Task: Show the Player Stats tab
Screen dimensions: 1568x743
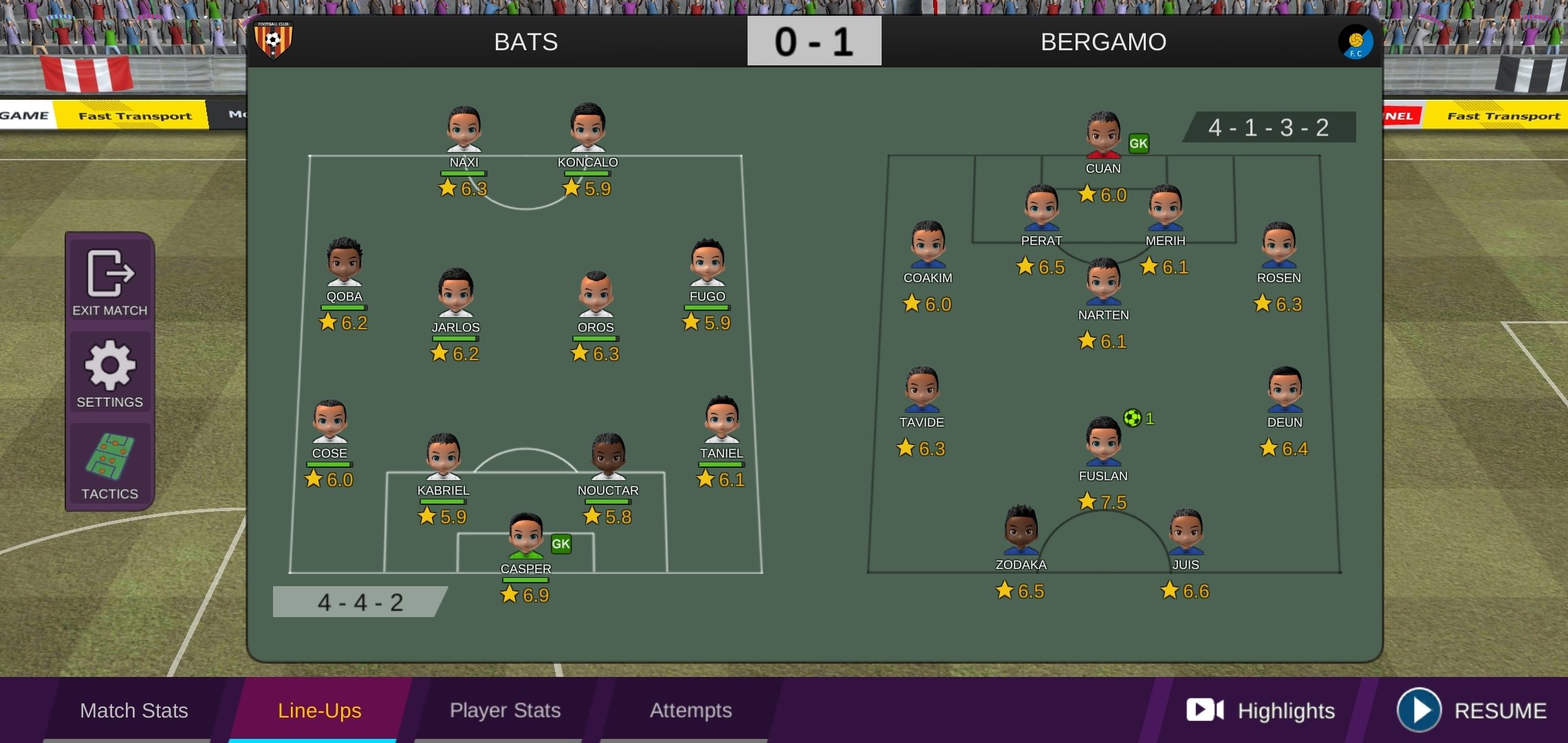Action: pyautogui.click(x=505, y=710)
